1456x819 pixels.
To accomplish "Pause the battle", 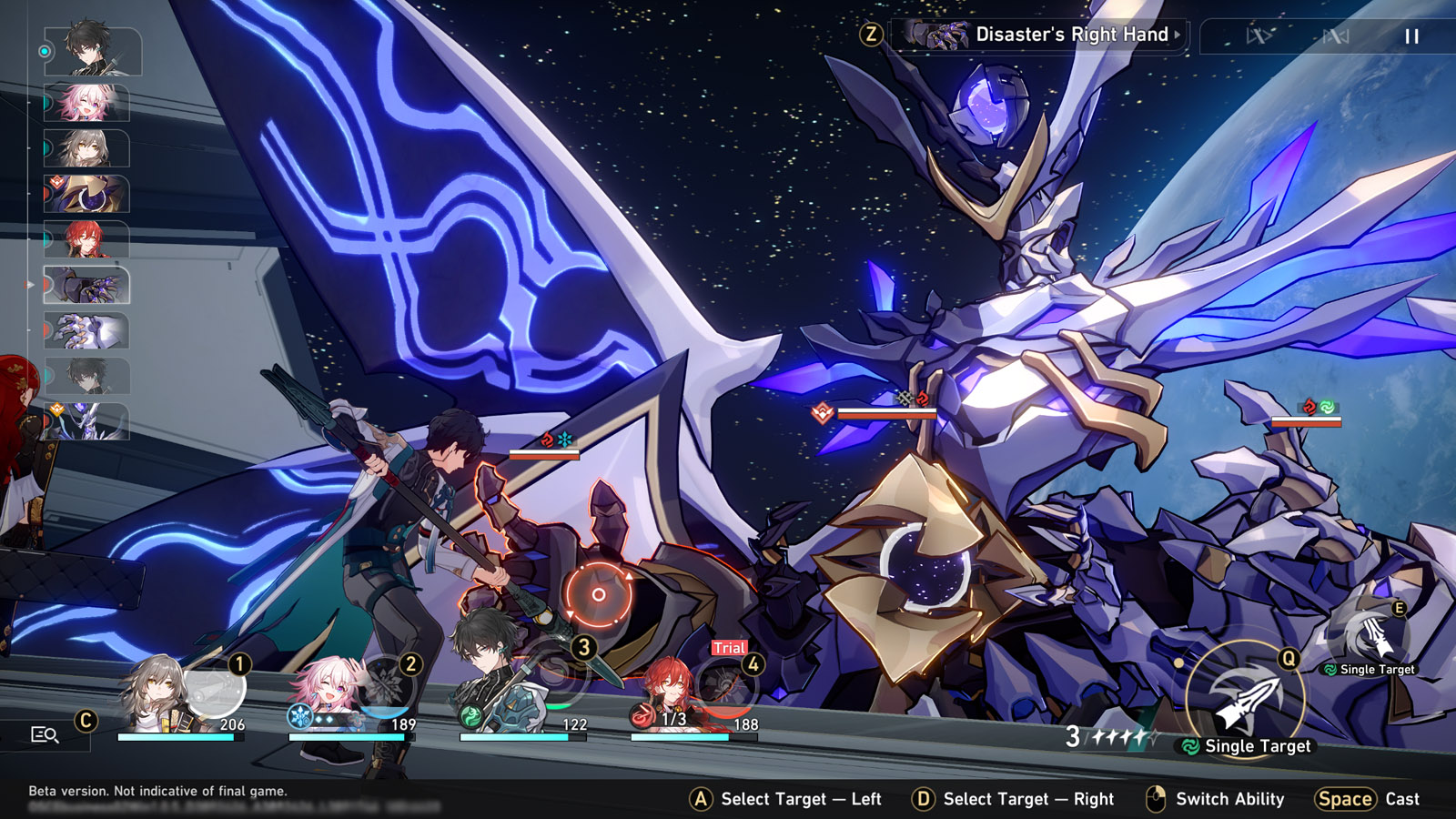I will pyautogui.click(x=1411, y=36).
